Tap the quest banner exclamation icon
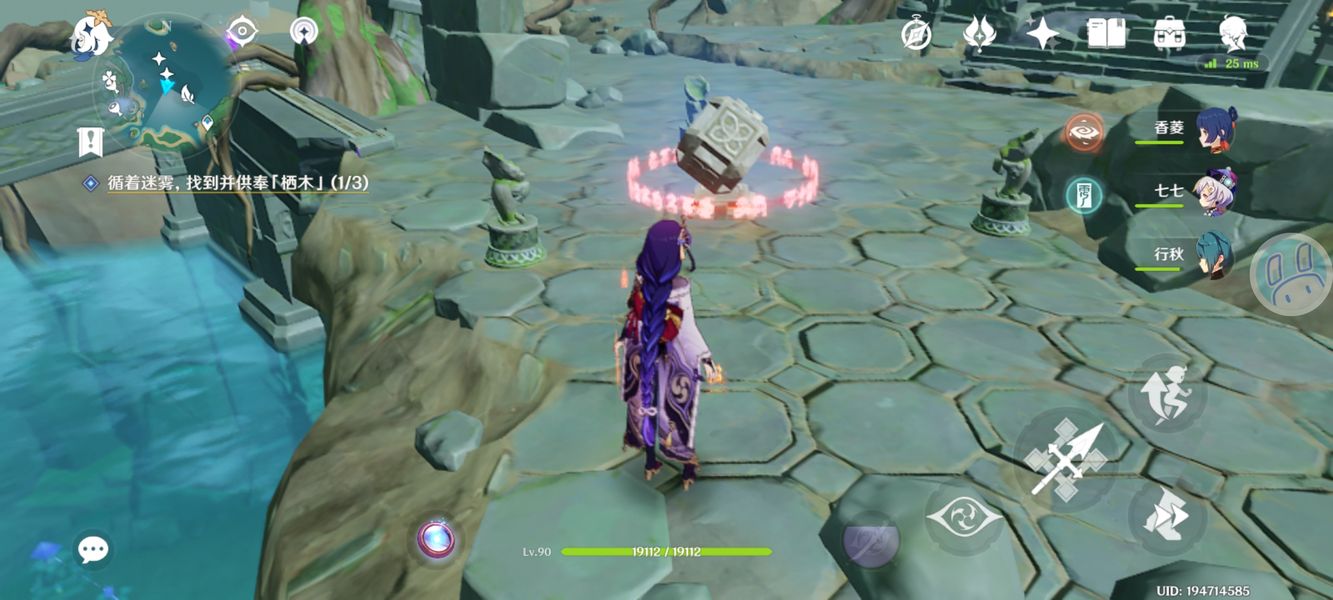Screen dimensions: 1333x600 91,142
